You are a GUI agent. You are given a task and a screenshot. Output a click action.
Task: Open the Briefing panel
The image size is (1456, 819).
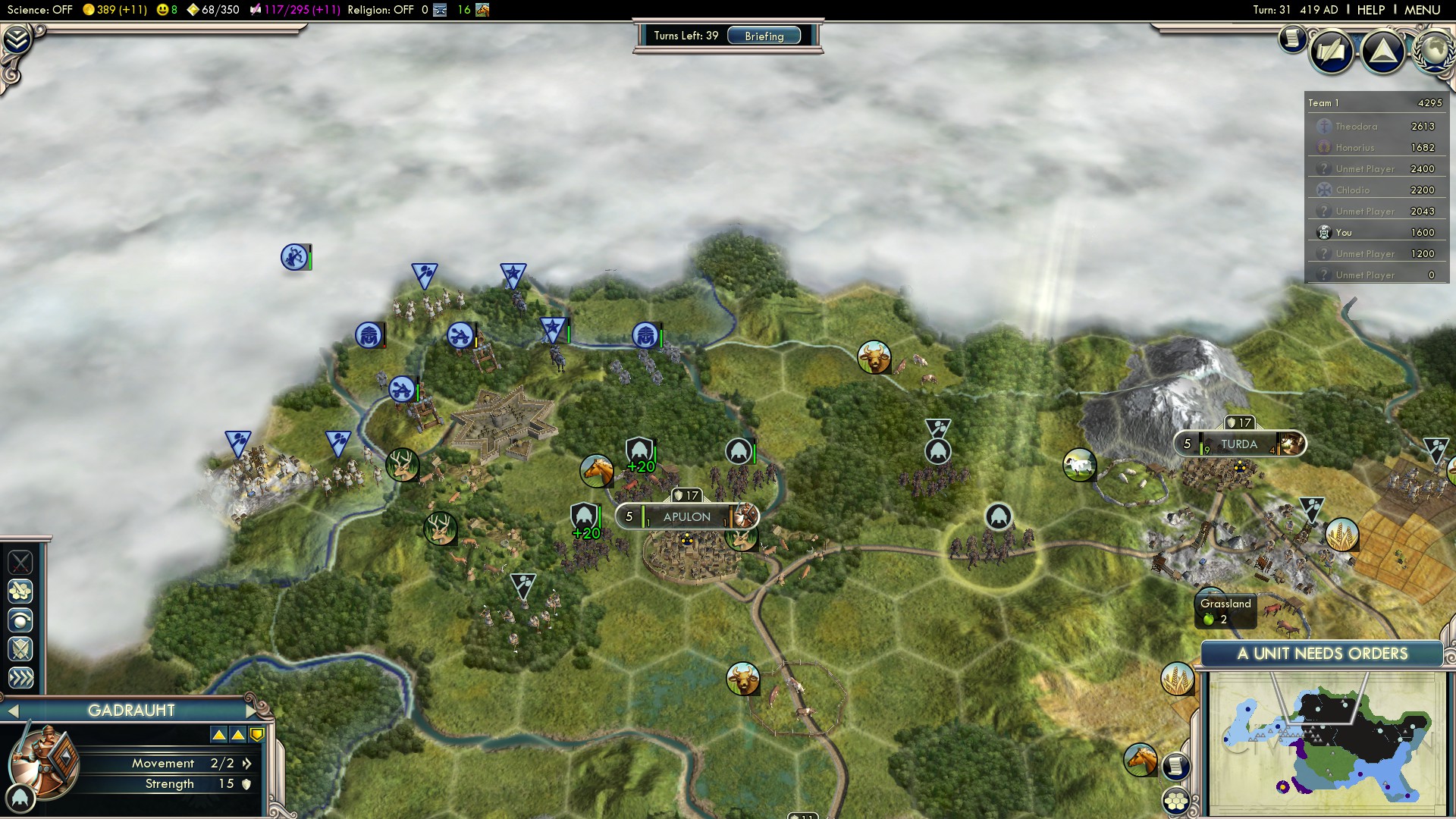[x=764, y=36]
